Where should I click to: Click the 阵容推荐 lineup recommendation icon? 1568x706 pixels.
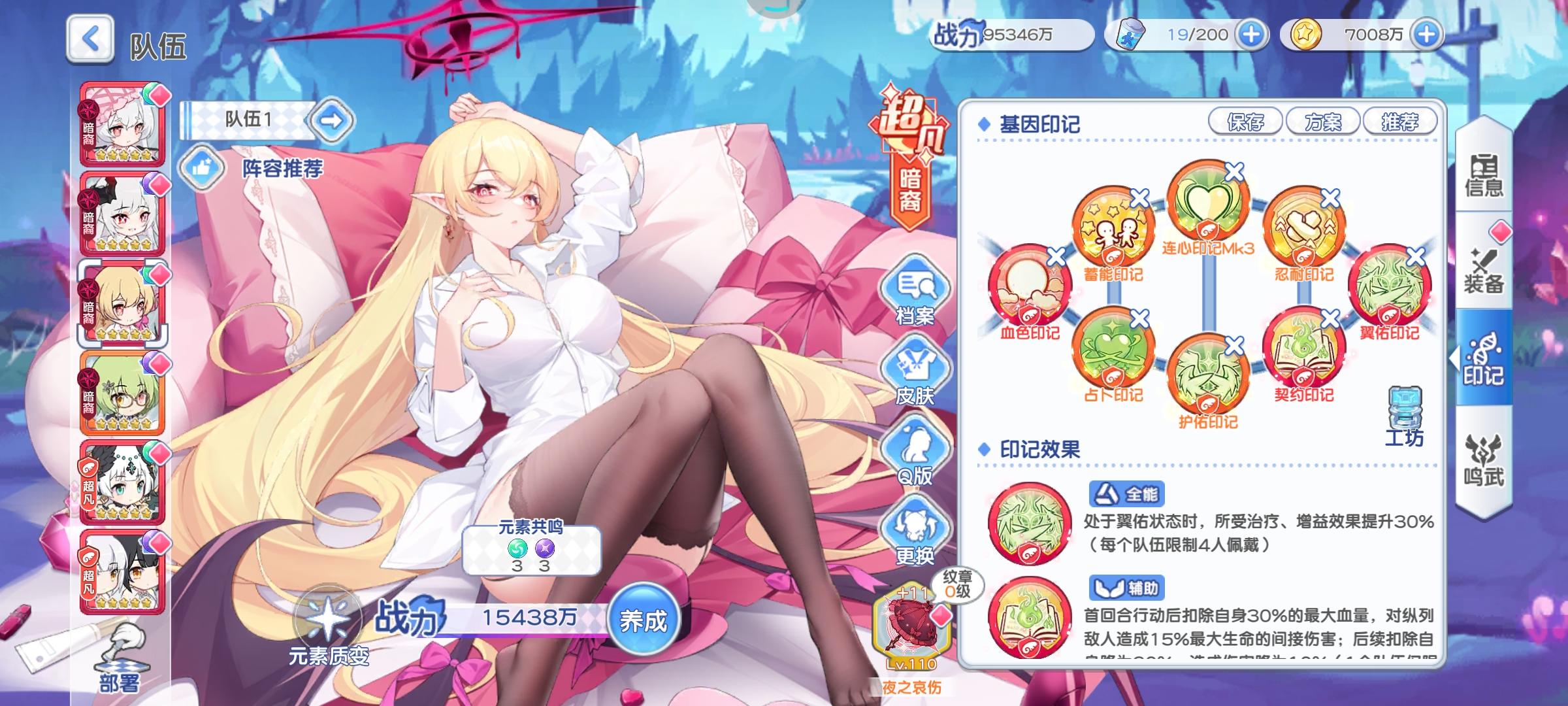[x=203, y=168]
